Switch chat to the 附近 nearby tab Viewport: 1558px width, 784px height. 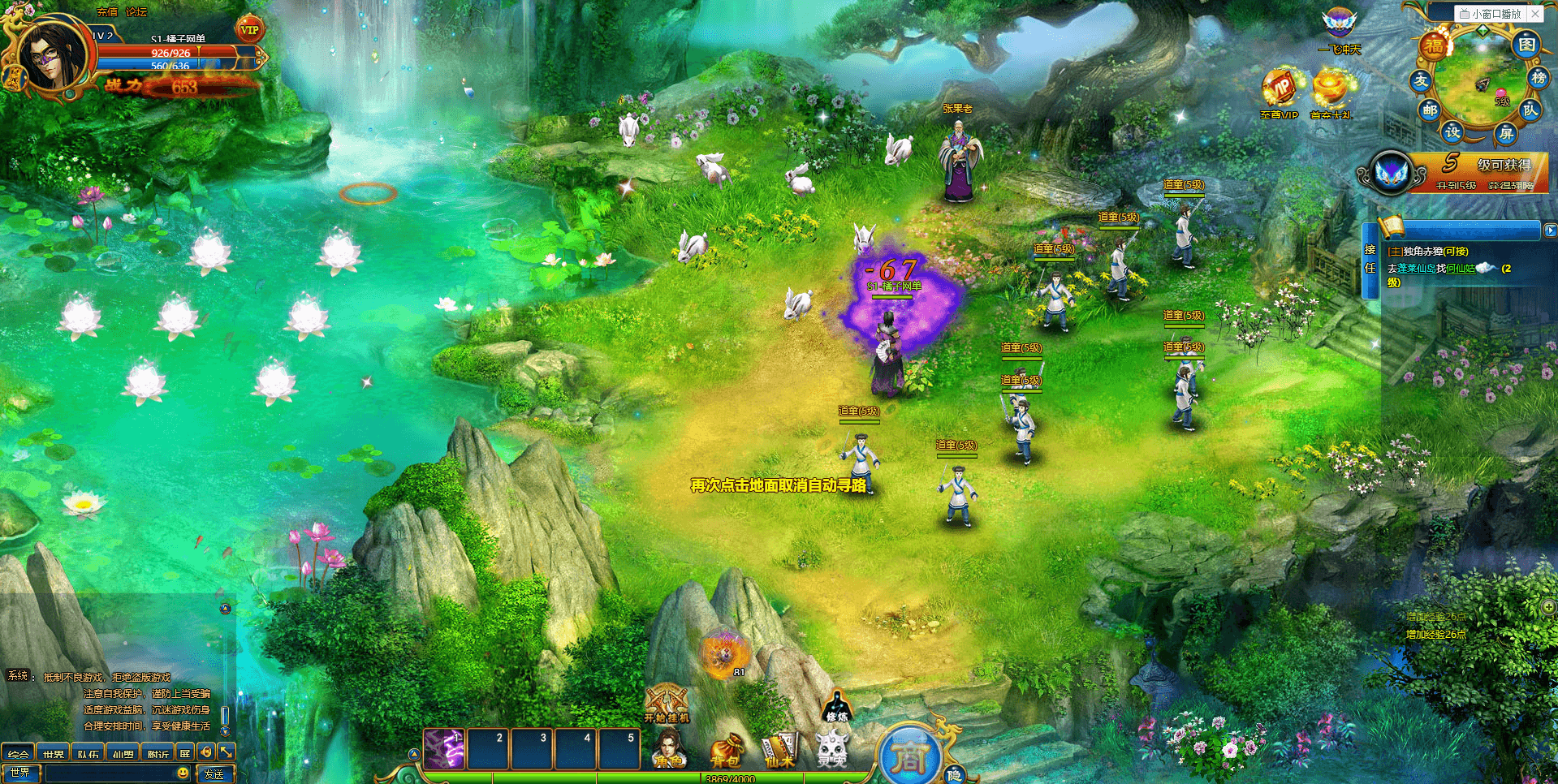(158, 753)
